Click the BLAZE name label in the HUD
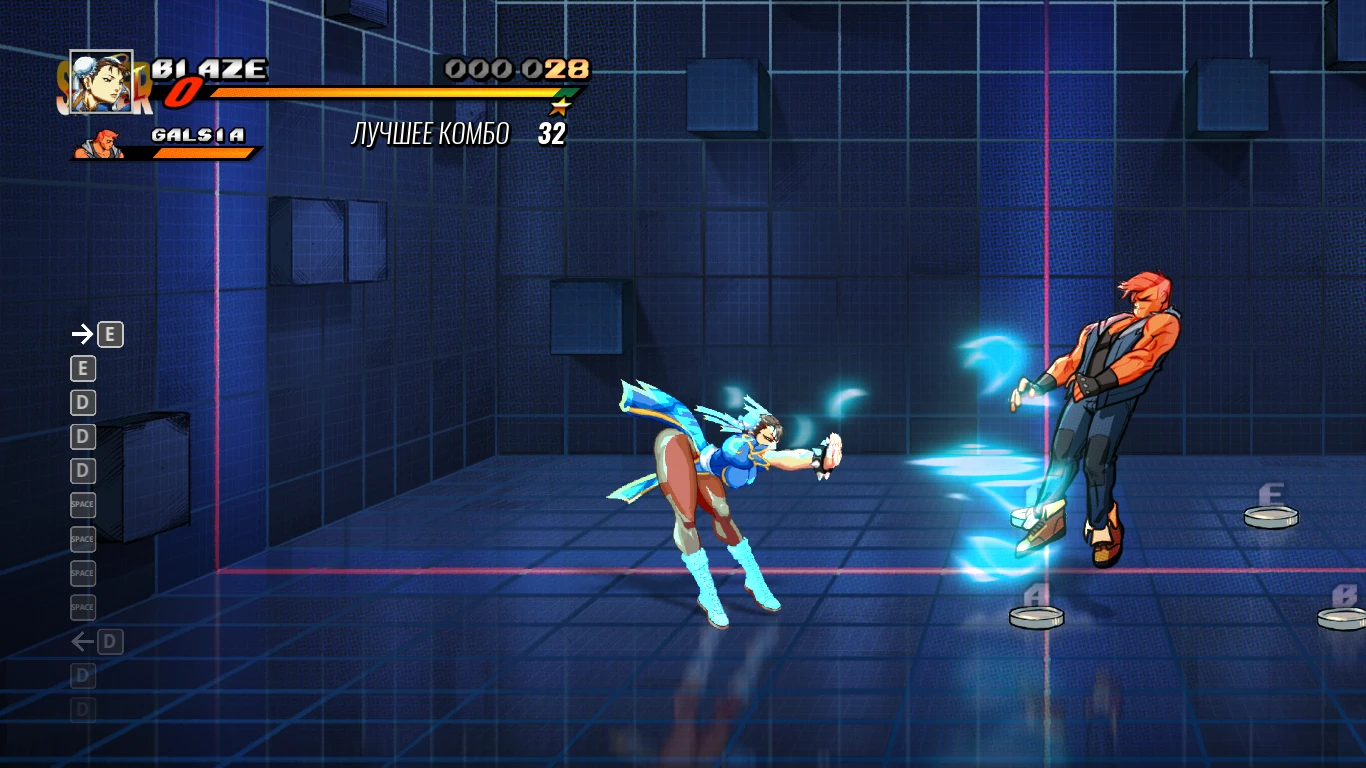The image size is (1366, 768). click(210, 67)
